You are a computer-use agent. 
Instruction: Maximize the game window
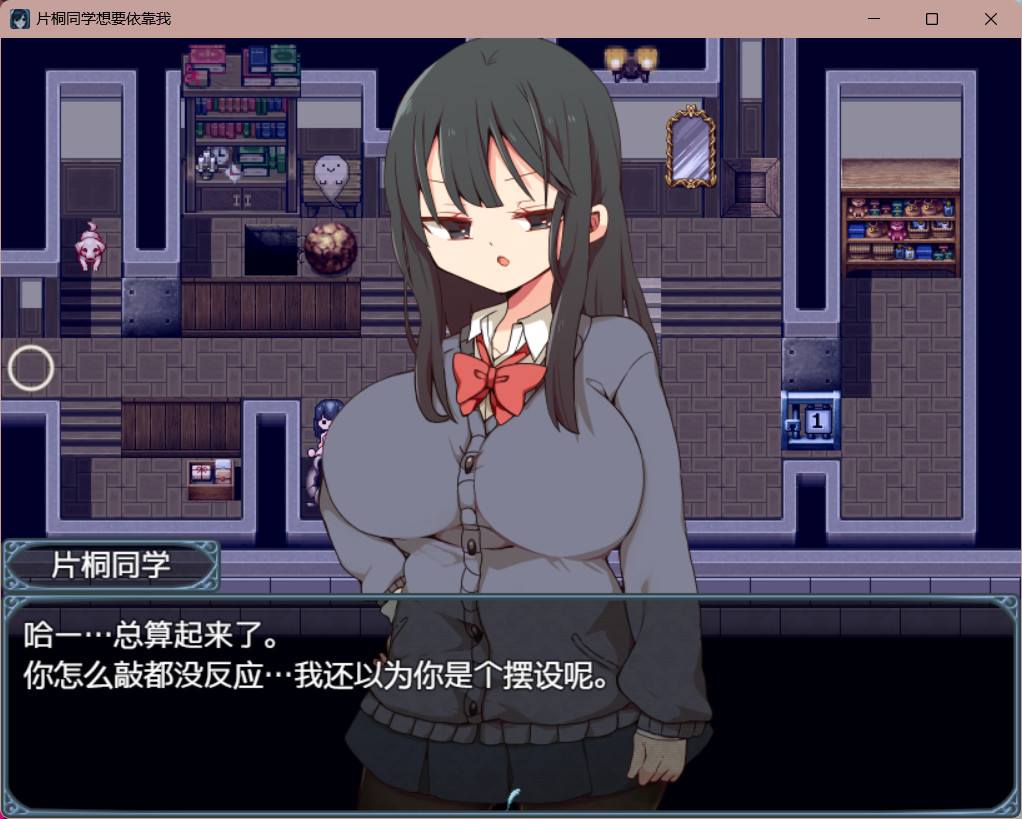pos(932,19)
